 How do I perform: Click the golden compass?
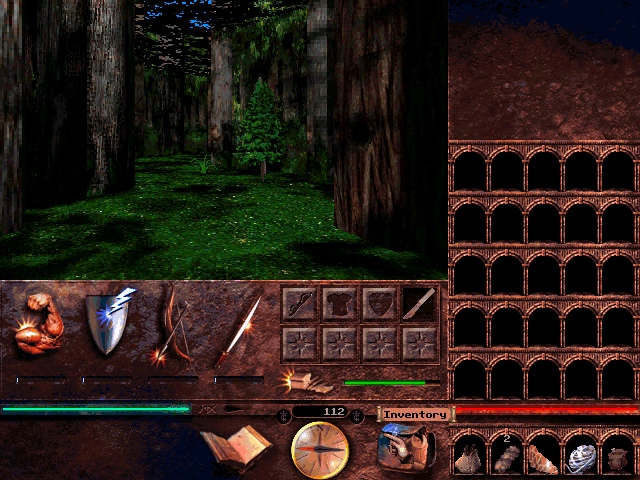(x=319, y=450)
